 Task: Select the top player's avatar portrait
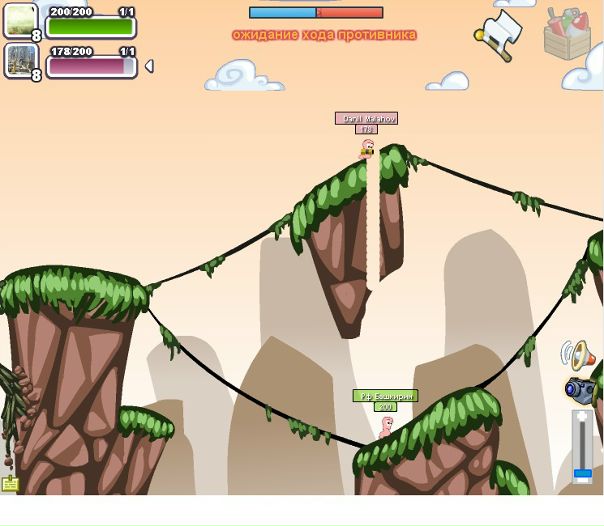pyautogui.click(x=20, y=21)
